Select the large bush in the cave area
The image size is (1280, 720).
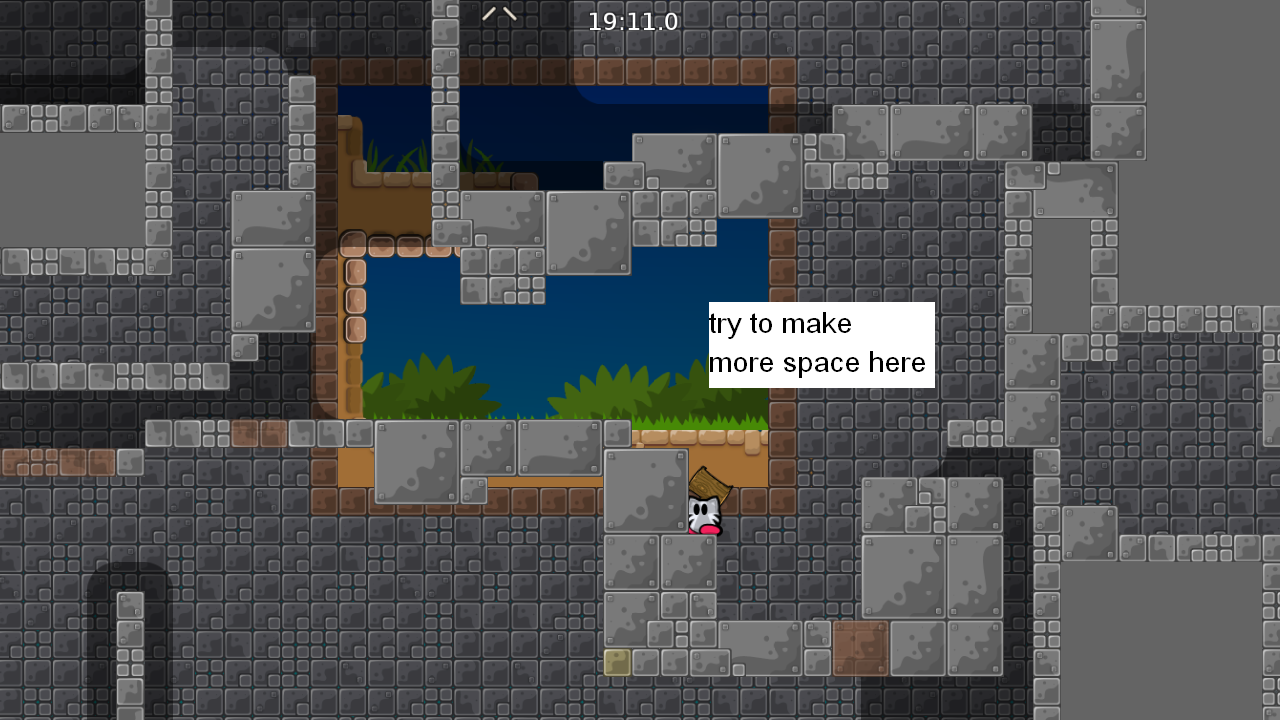point(640,390)
